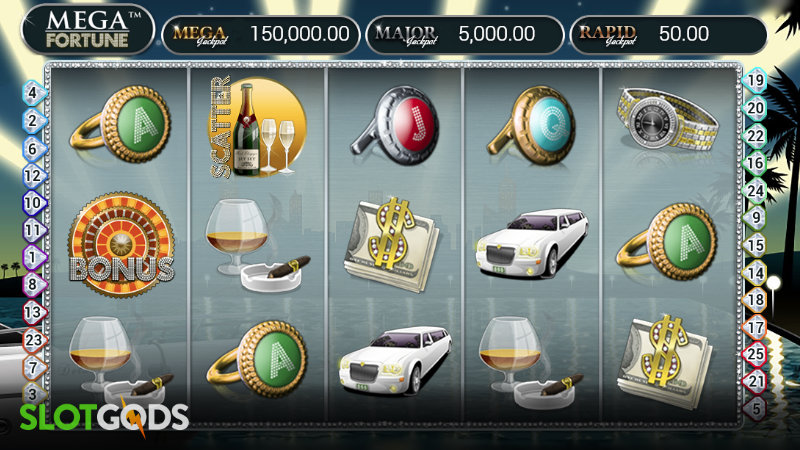Highlight payline 13 marker
The image size is (800, 450).
[x=32, y=312]
